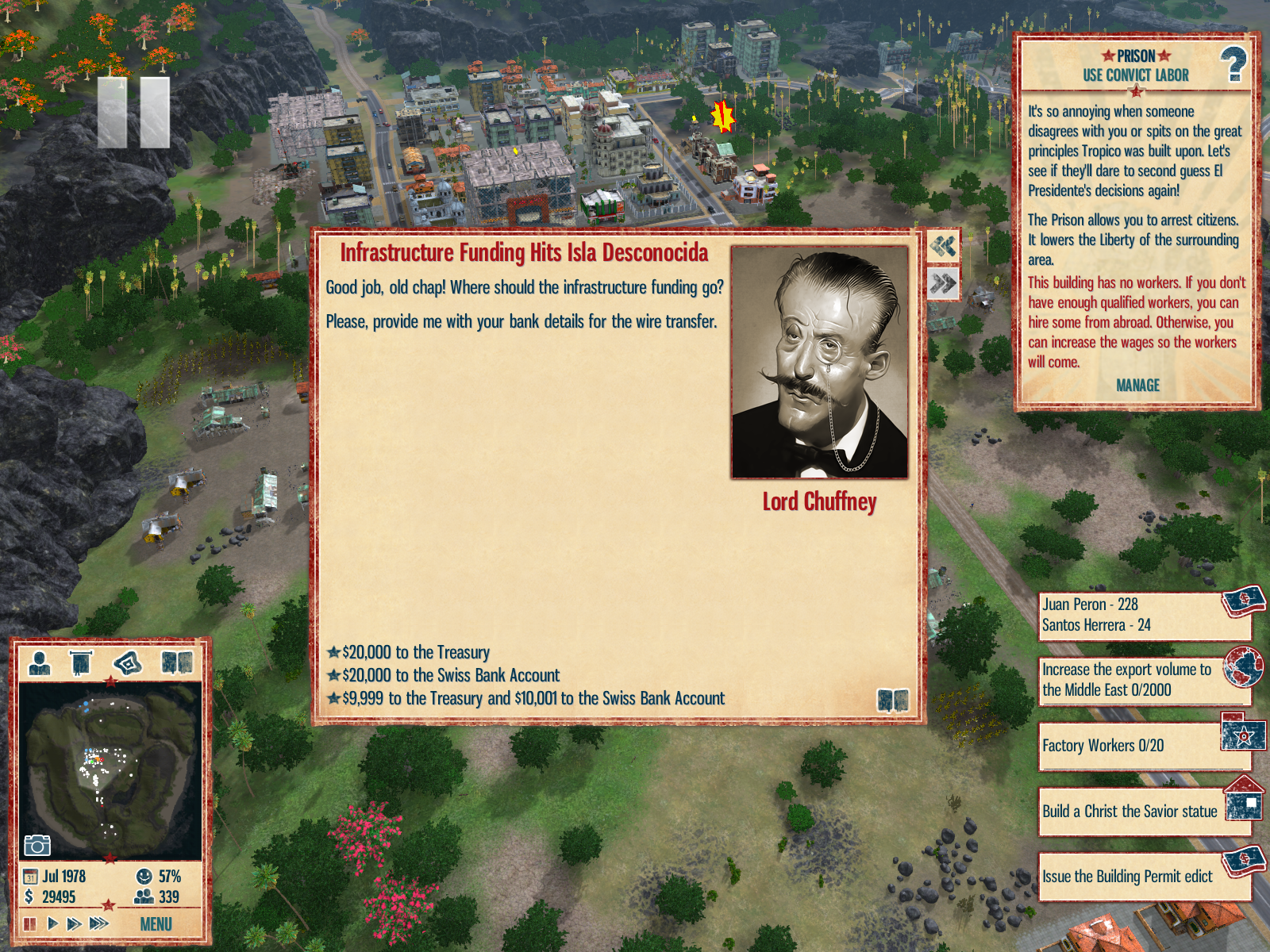Open the banner scroll icon above the minimap
The width and height of the screenshot is (1270, 952).
(81, 662)
